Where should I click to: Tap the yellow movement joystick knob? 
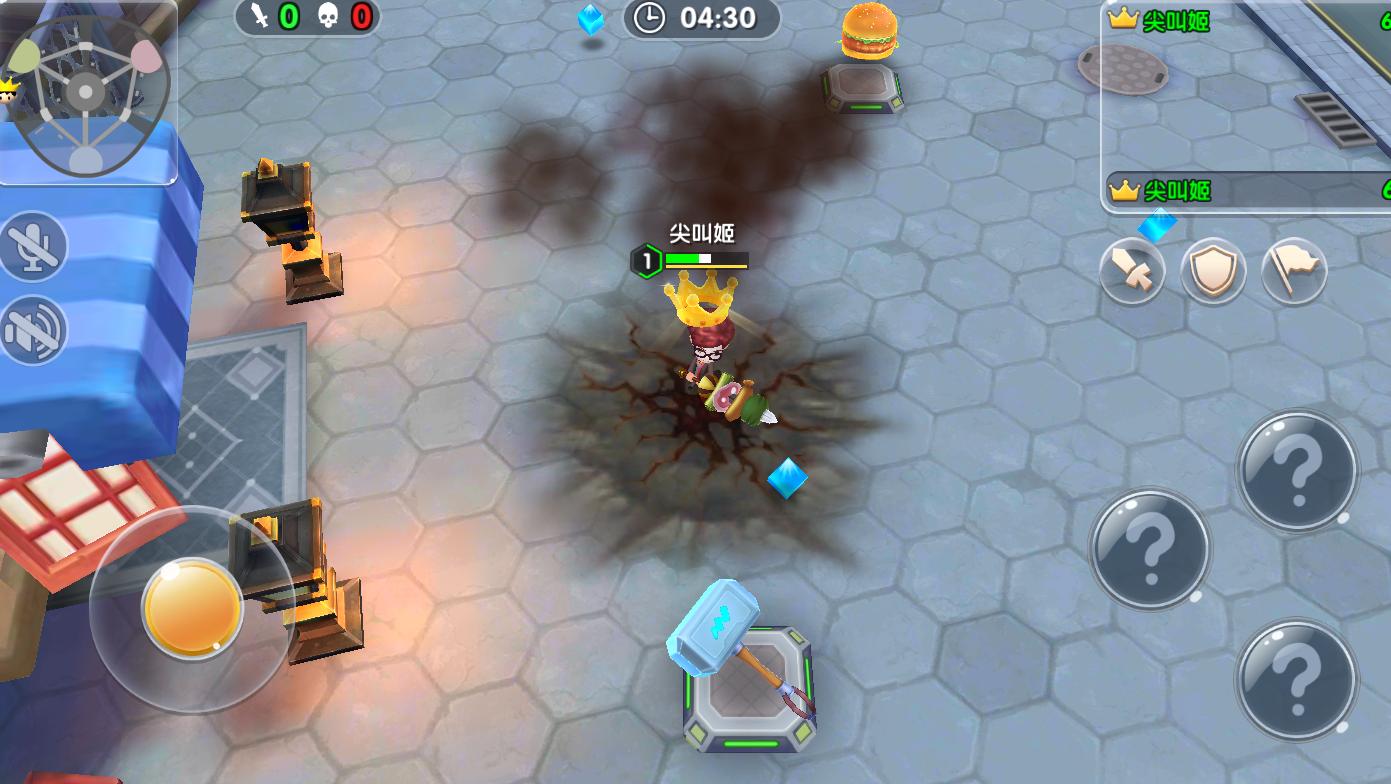(x=192, y=607)
